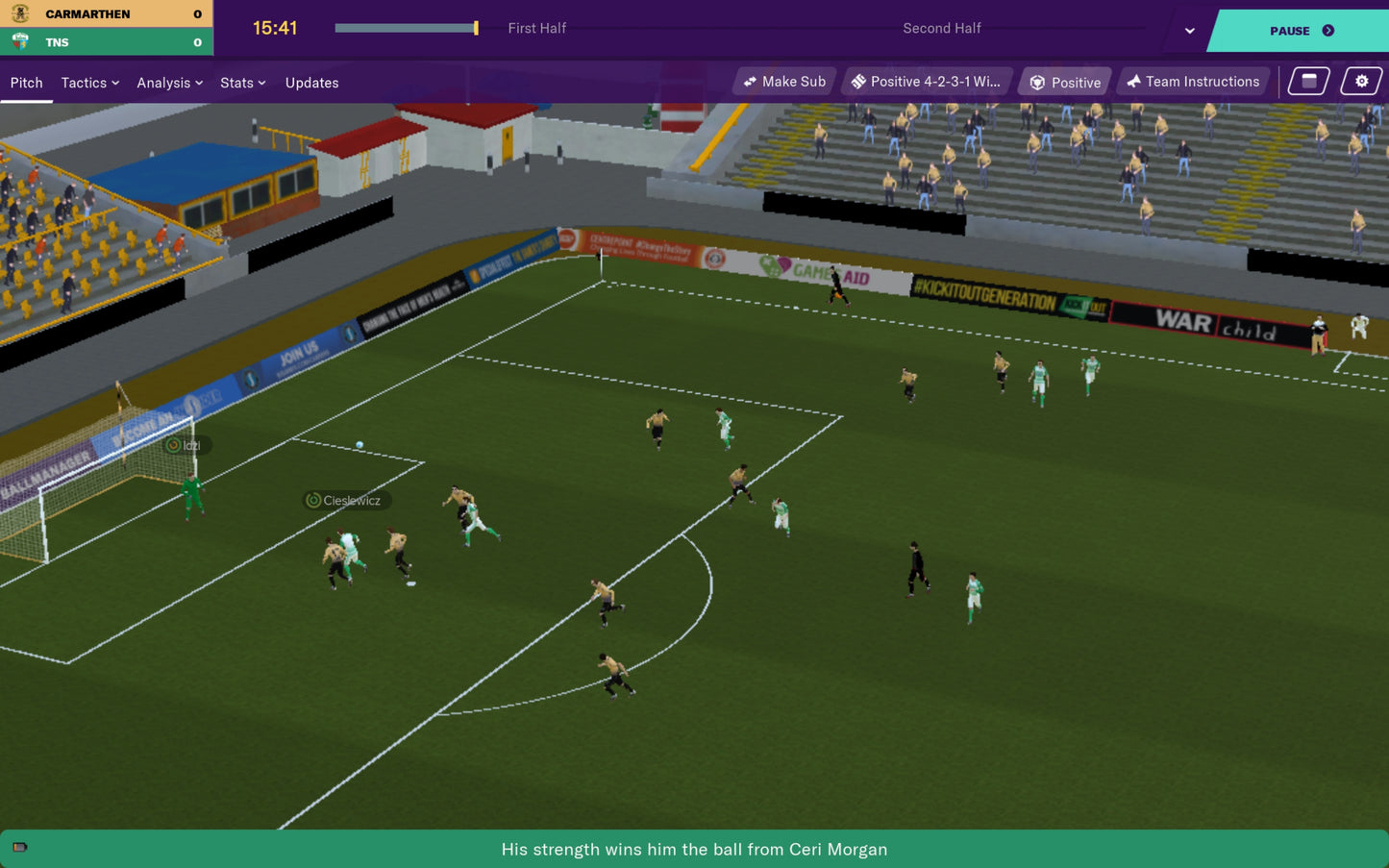Click the Positive mentality shield icon
The image size is (1389, 868).
(1038, 82)
